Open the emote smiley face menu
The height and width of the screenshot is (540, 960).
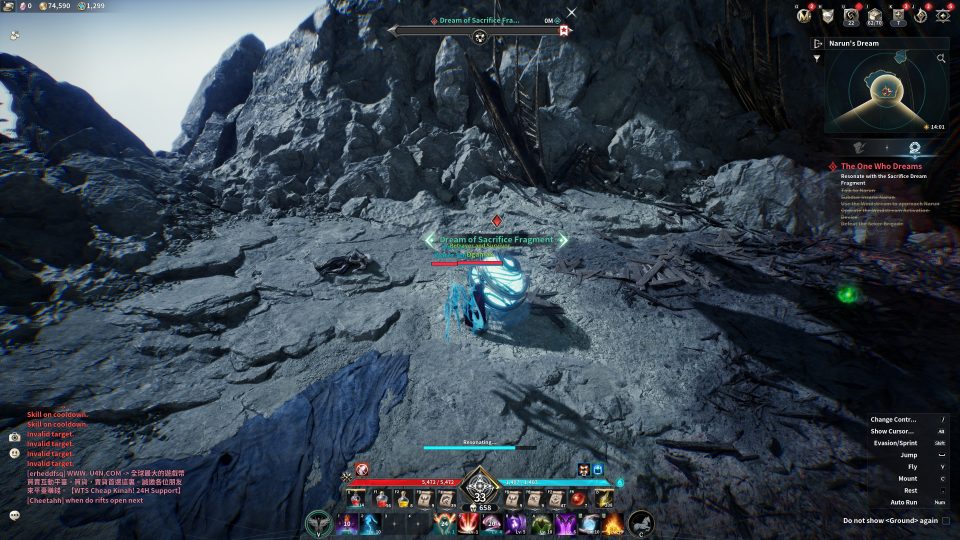click(x=15, y=453)
